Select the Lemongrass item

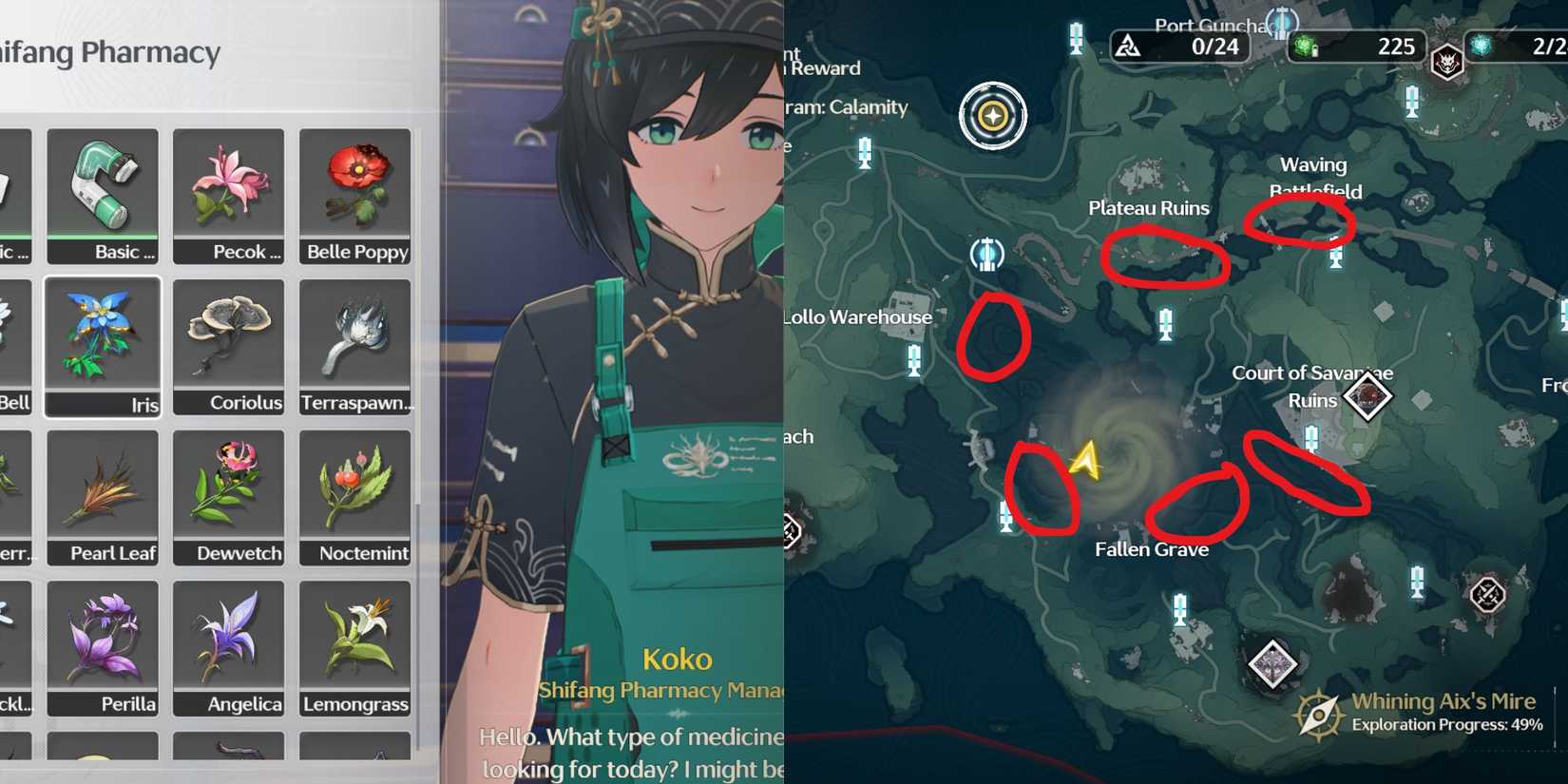[354, 647]
